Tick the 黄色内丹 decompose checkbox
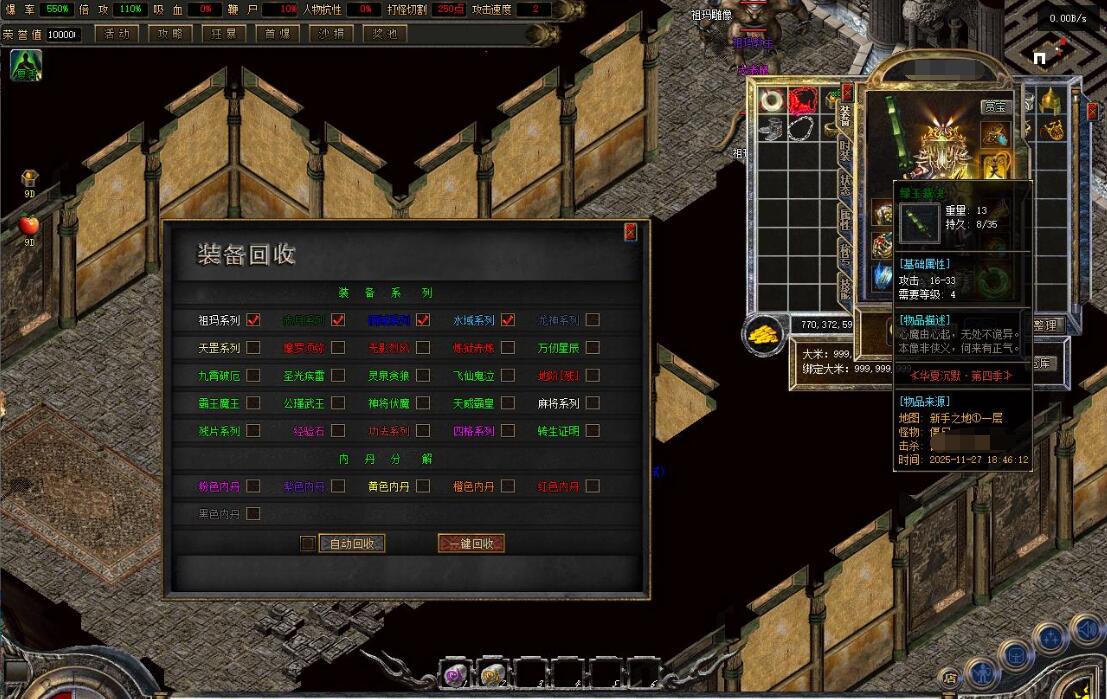Screen dimensions: 1107x699 423,486
